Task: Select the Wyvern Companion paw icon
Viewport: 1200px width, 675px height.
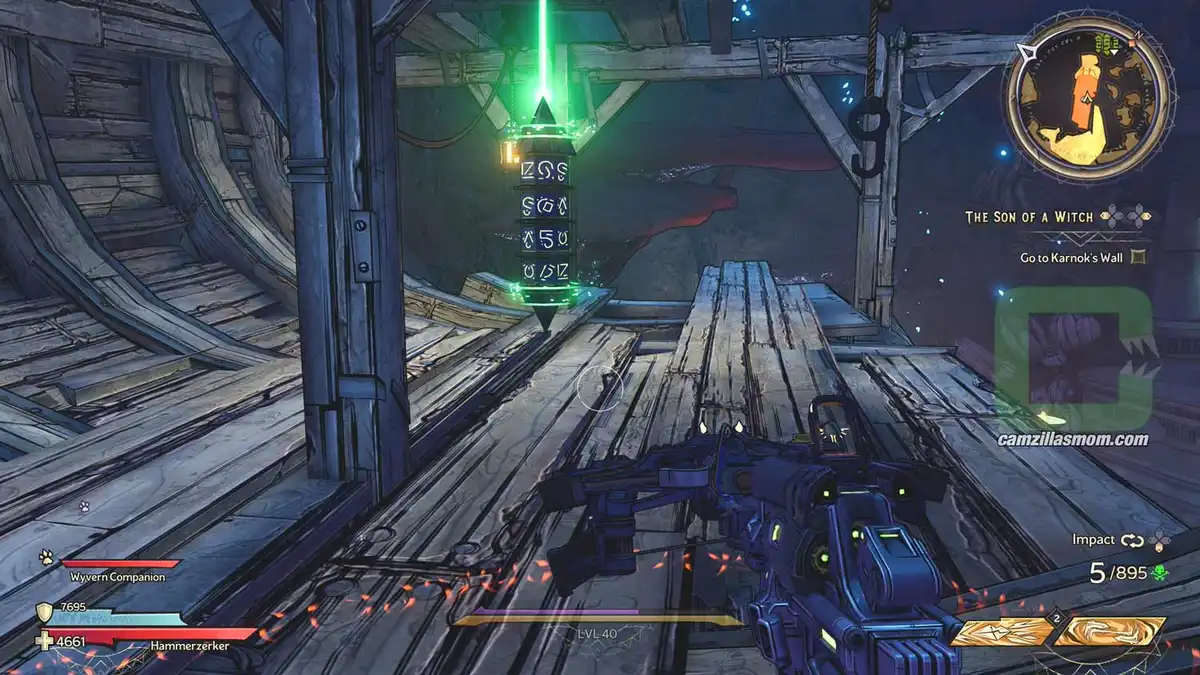Action: 46,557
